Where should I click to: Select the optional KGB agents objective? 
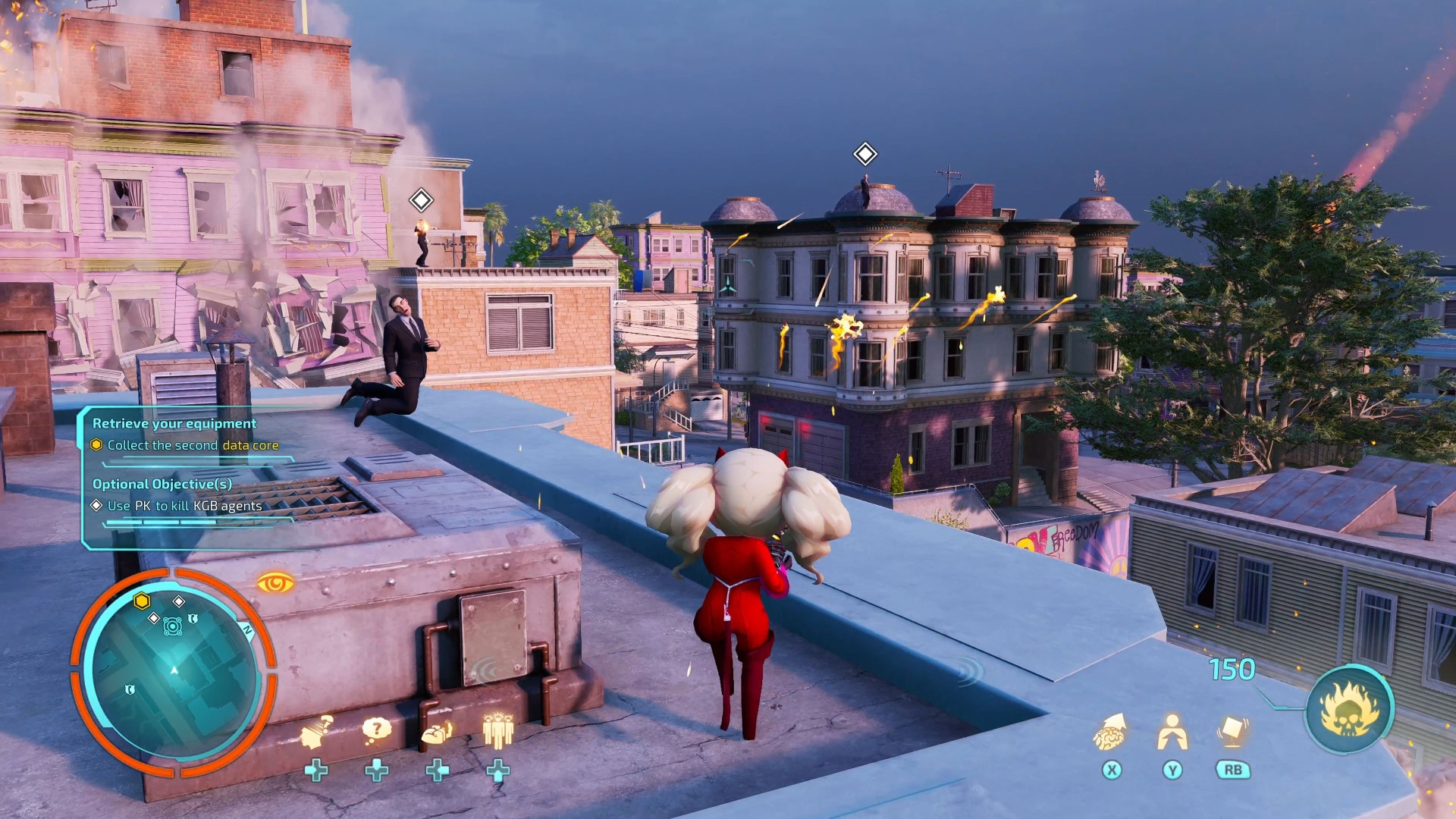pos(184,506)
